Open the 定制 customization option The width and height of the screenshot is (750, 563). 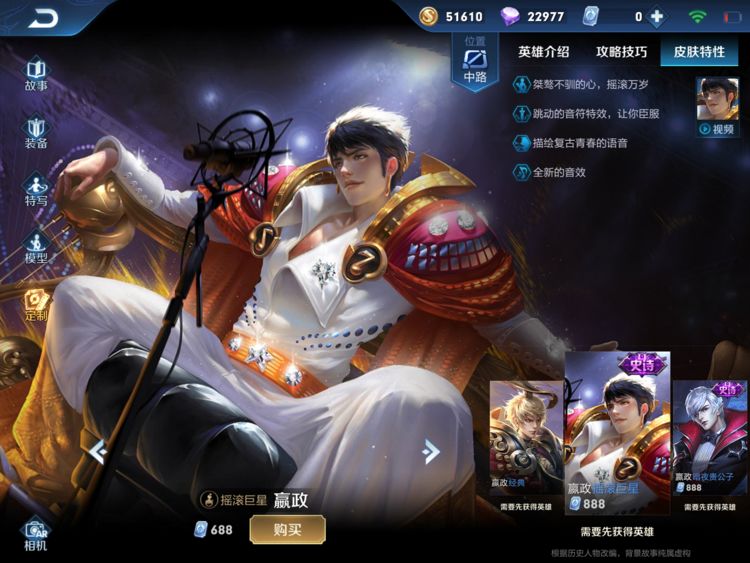click(x=36, y=305)
